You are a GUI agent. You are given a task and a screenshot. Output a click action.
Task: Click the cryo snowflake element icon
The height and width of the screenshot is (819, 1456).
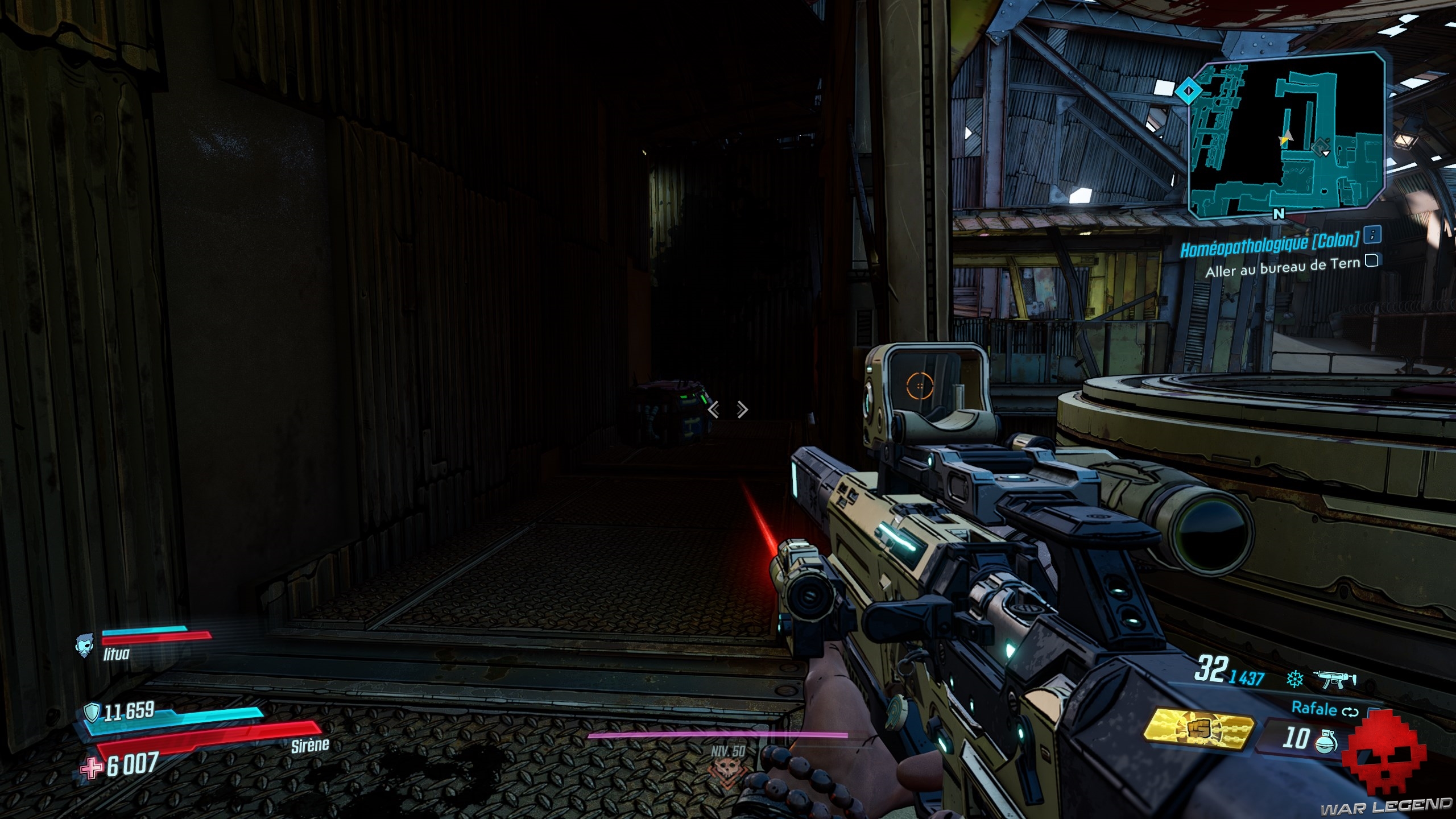[x=1295, y=679]
